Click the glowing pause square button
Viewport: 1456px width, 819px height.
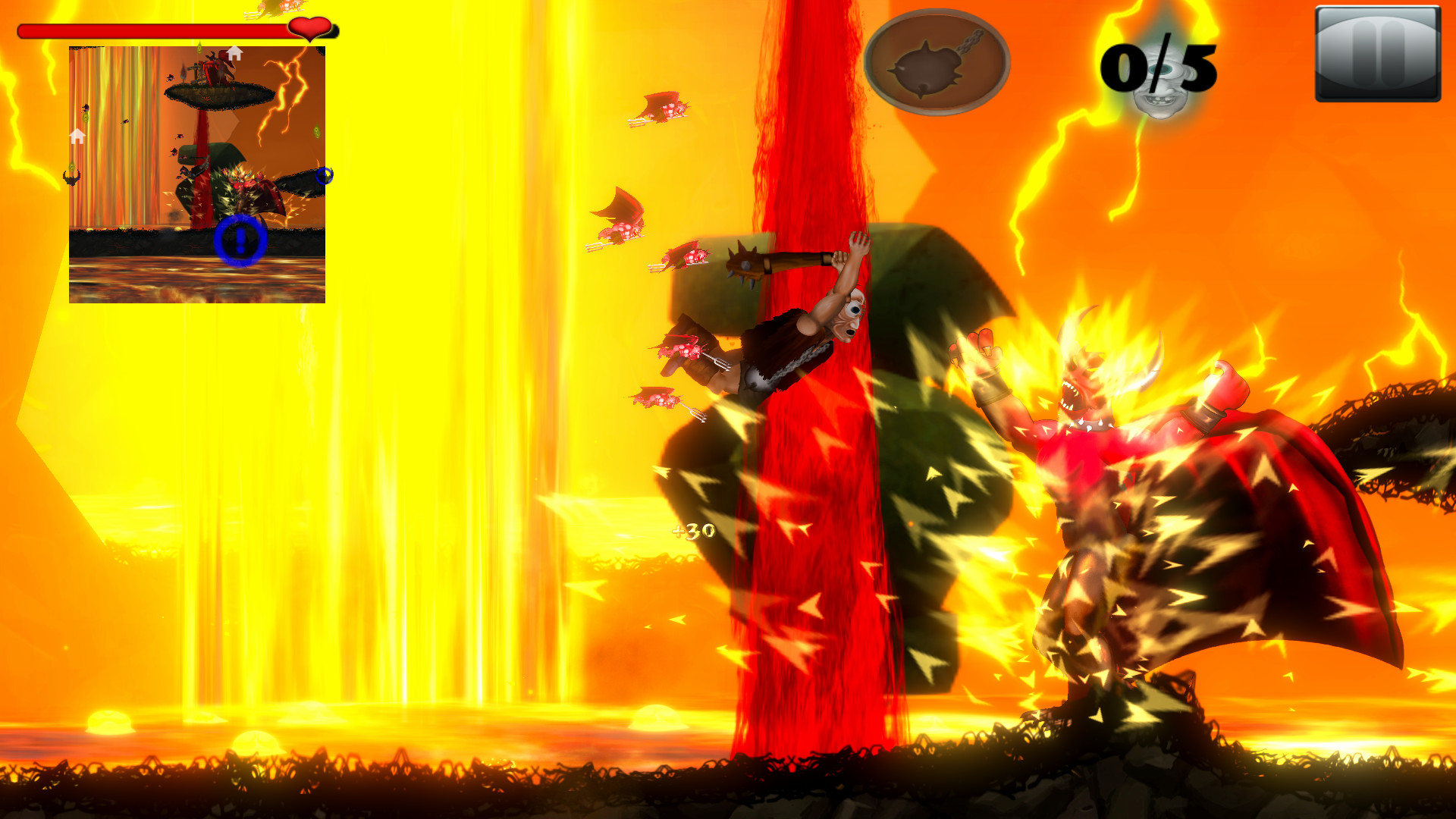click(1377, 53)
